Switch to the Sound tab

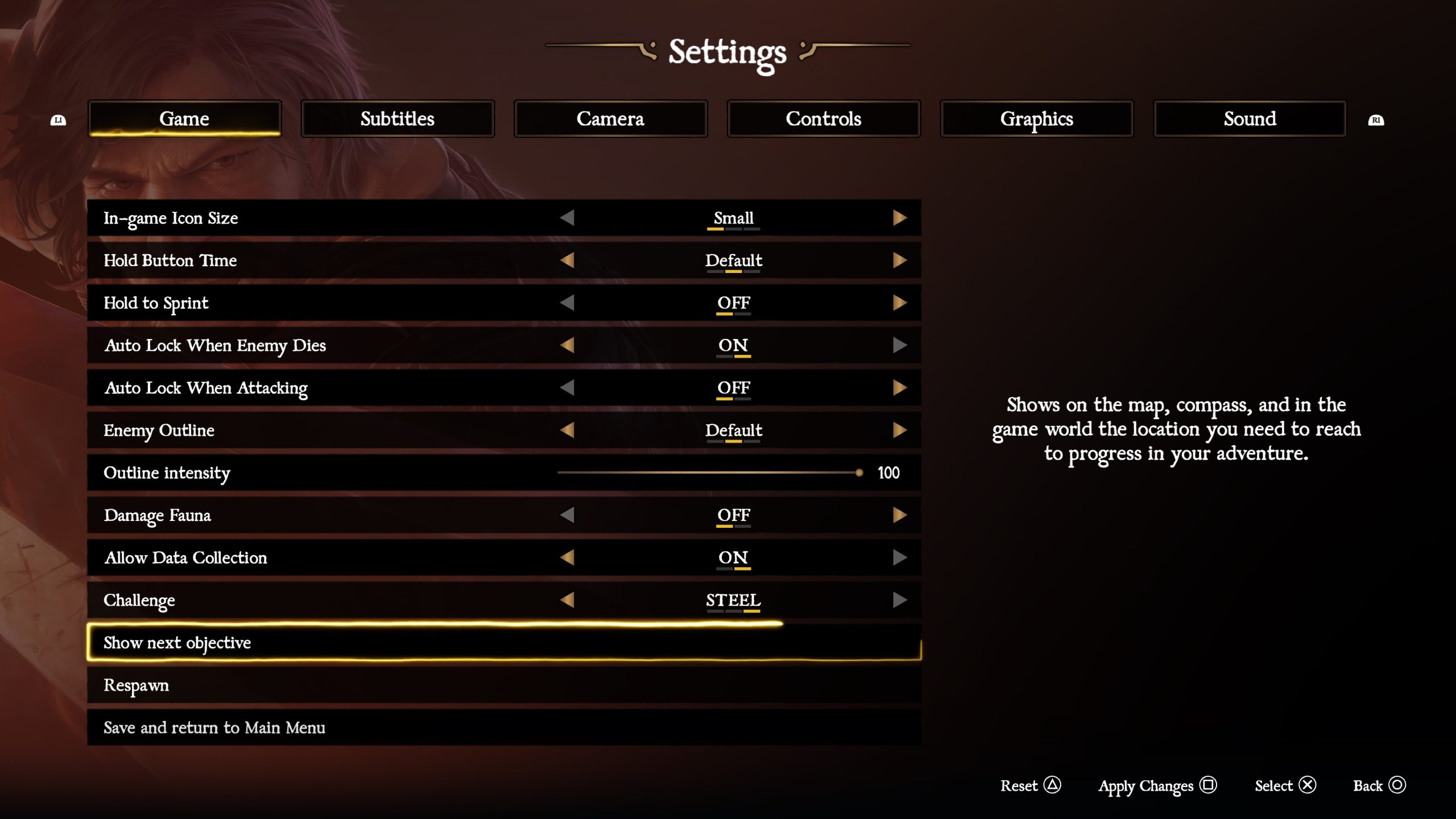coord(1250,119)
